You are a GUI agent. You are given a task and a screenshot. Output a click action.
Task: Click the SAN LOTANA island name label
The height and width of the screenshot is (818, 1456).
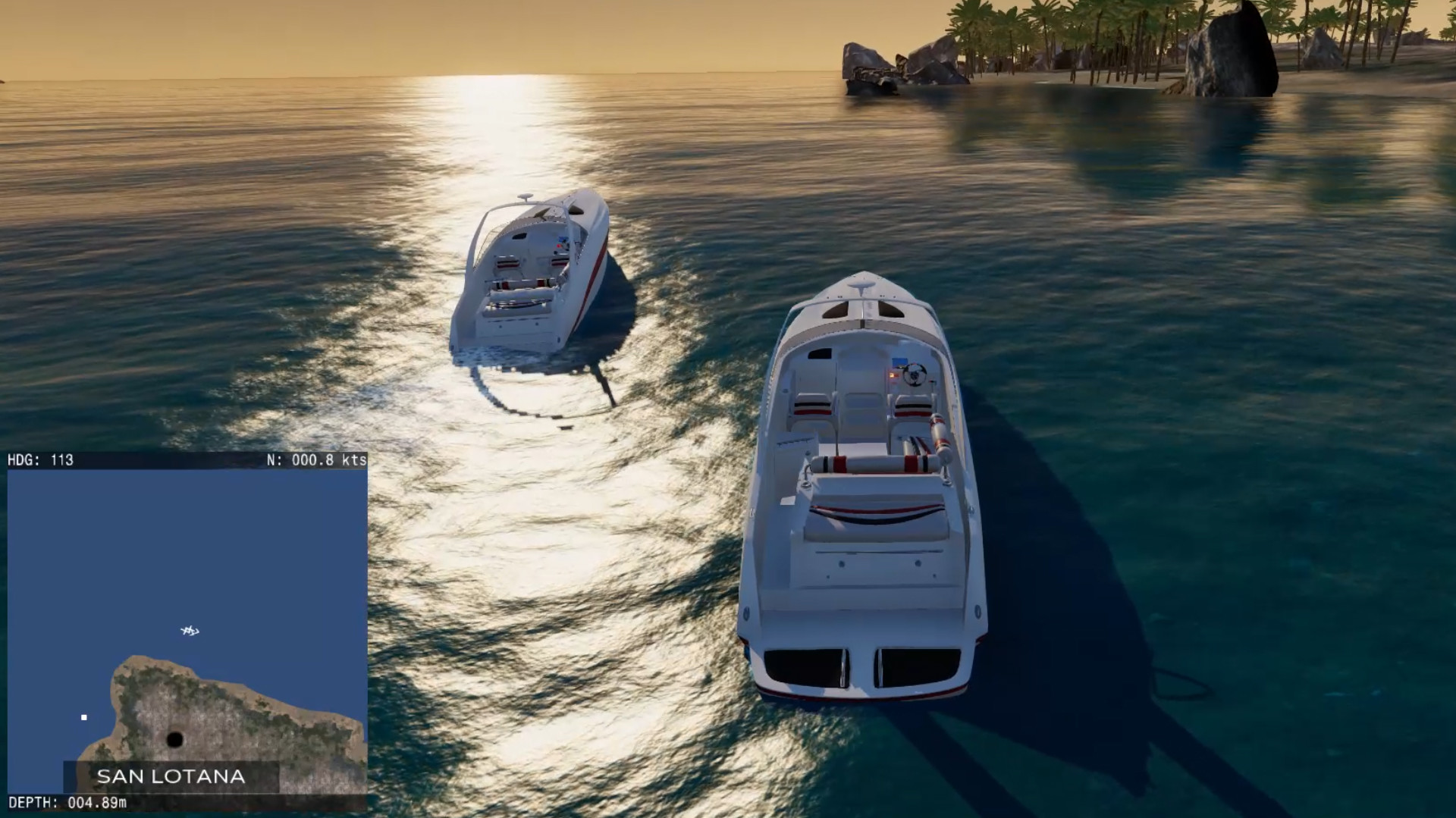pos(169,776)
